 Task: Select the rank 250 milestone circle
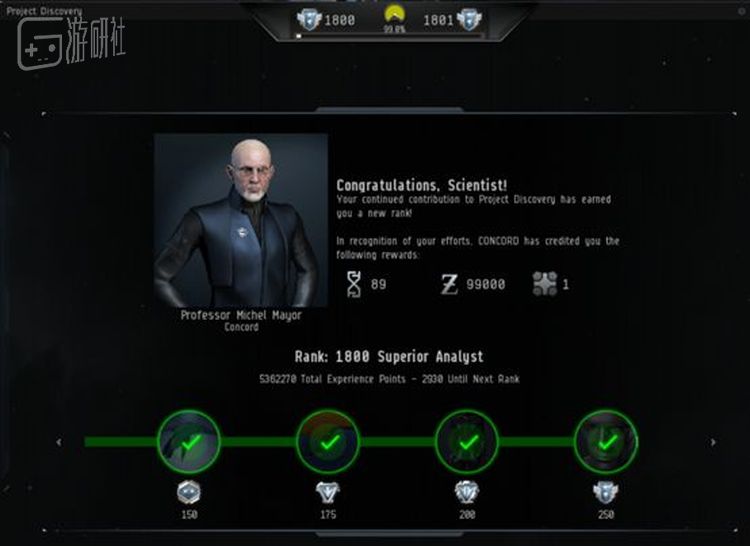[605, 441]
